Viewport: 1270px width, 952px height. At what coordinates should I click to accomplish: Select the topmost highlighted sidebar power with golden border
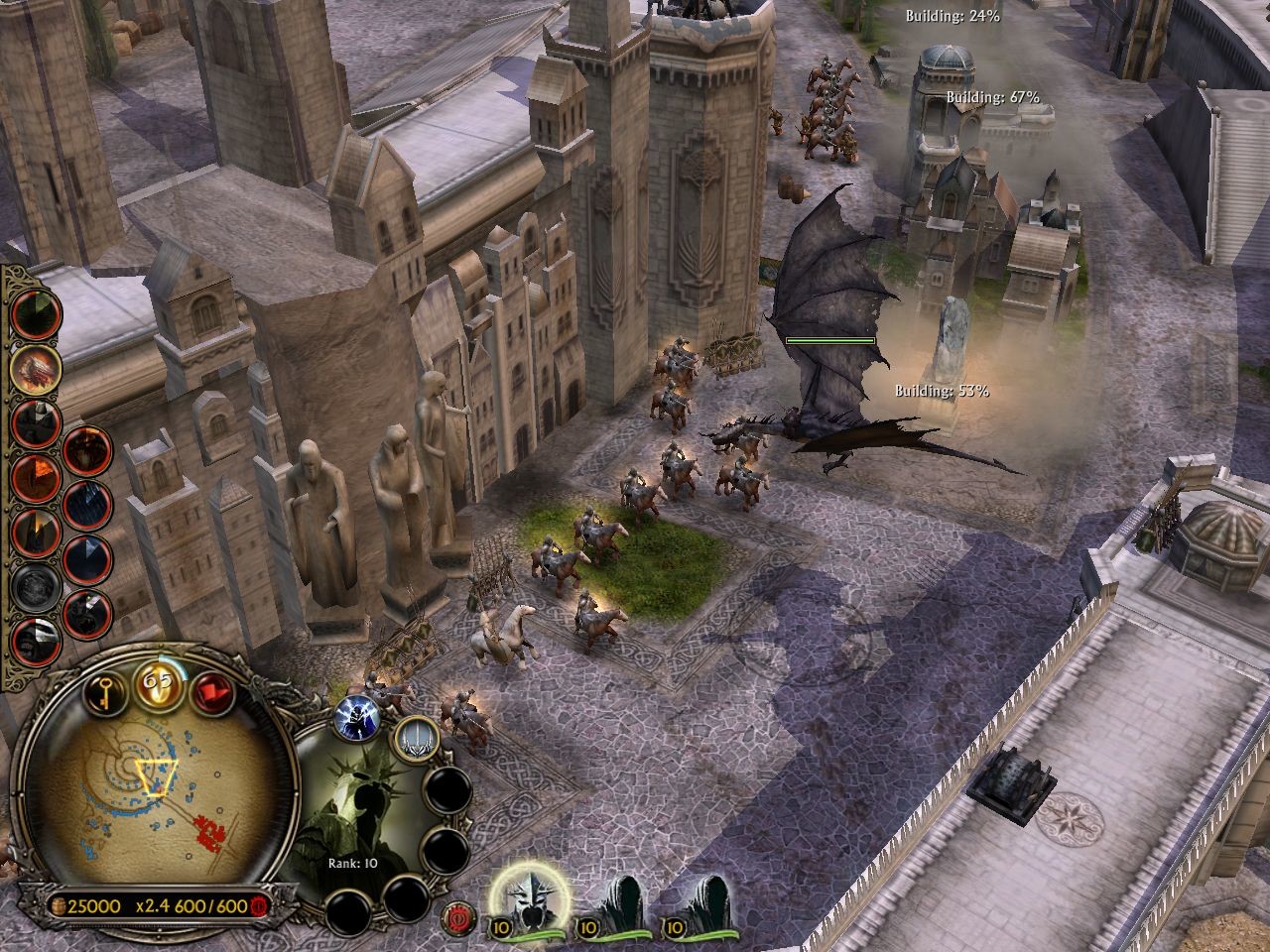(x=36, y=369)
